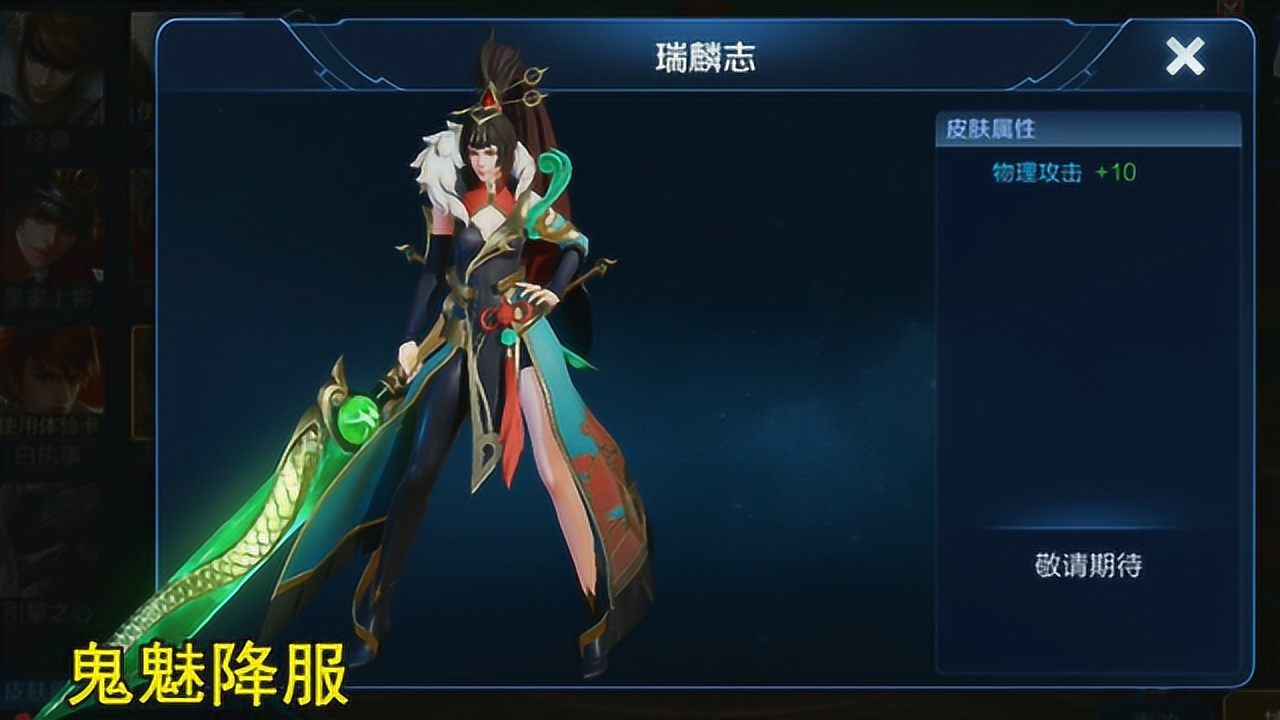The image size is (1280, 720).
Task: Open the 皮肤属性 attributes header
Action: (x=990, y=130)
